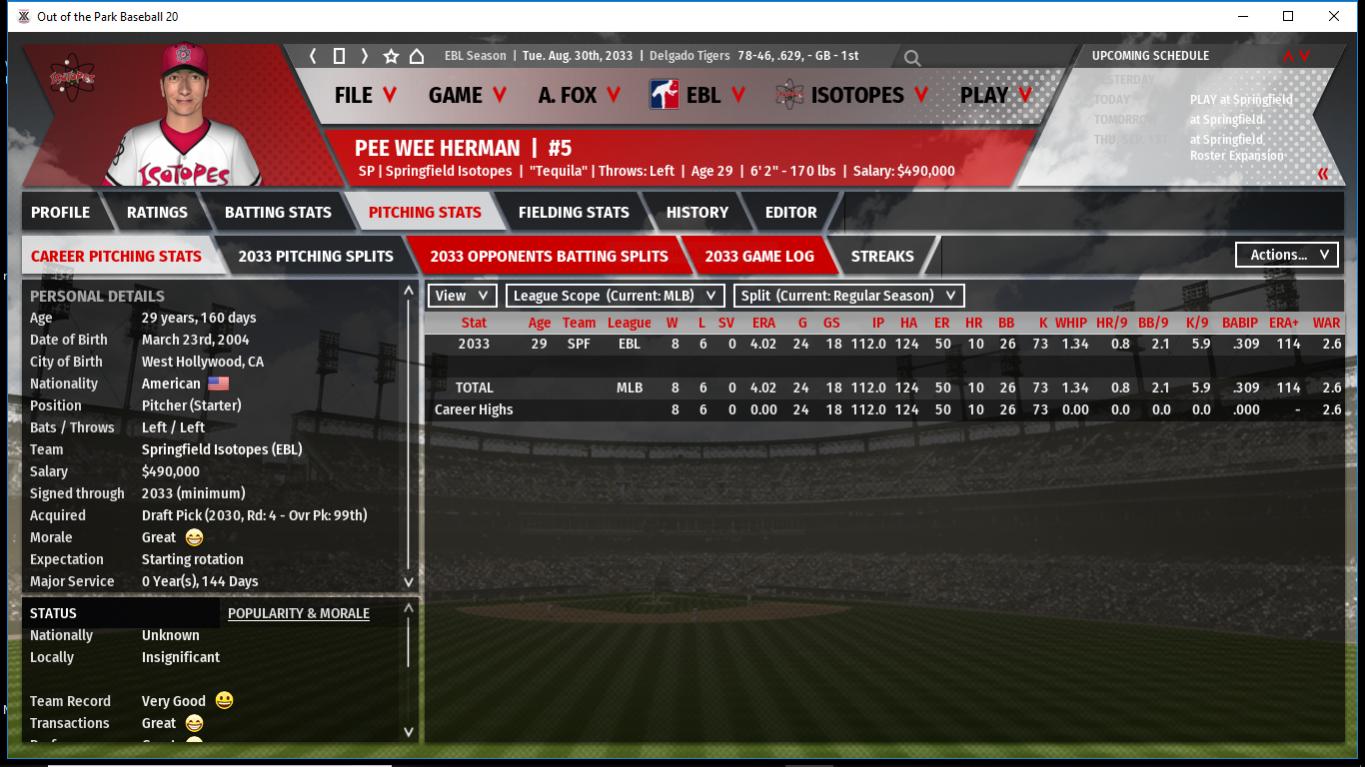Expand the Actions dropdown
1365x767 pixels.
pyautogui.click(x=1288, y=255)
